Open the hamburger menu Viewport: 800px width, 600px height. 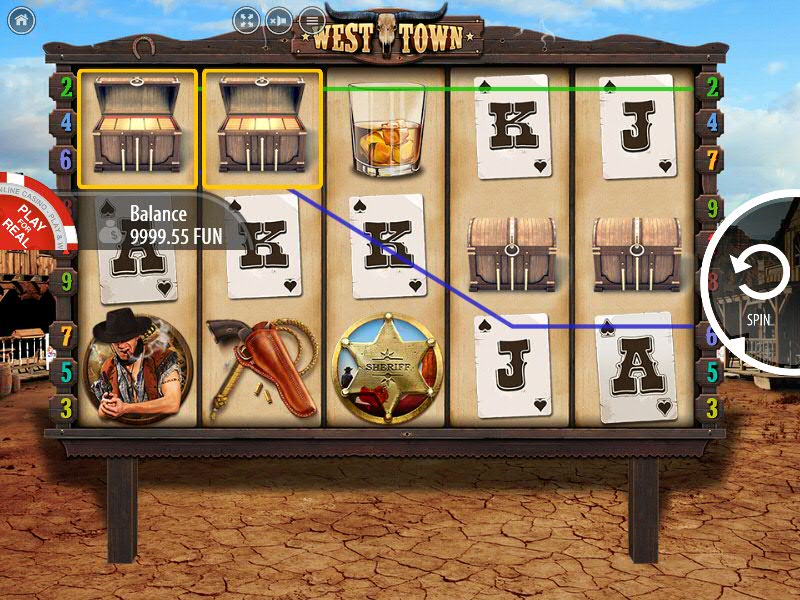314,20
